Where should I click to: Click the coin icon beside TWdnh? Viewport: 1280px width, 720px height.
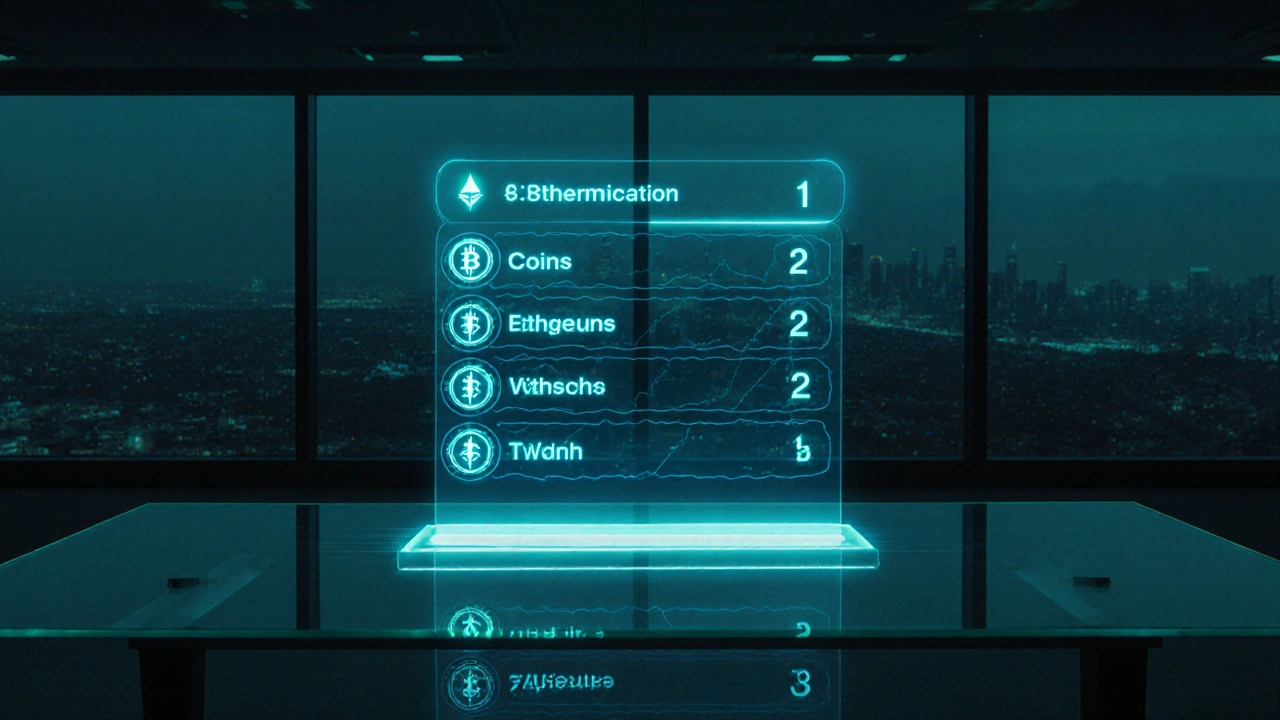coord(468,450)
